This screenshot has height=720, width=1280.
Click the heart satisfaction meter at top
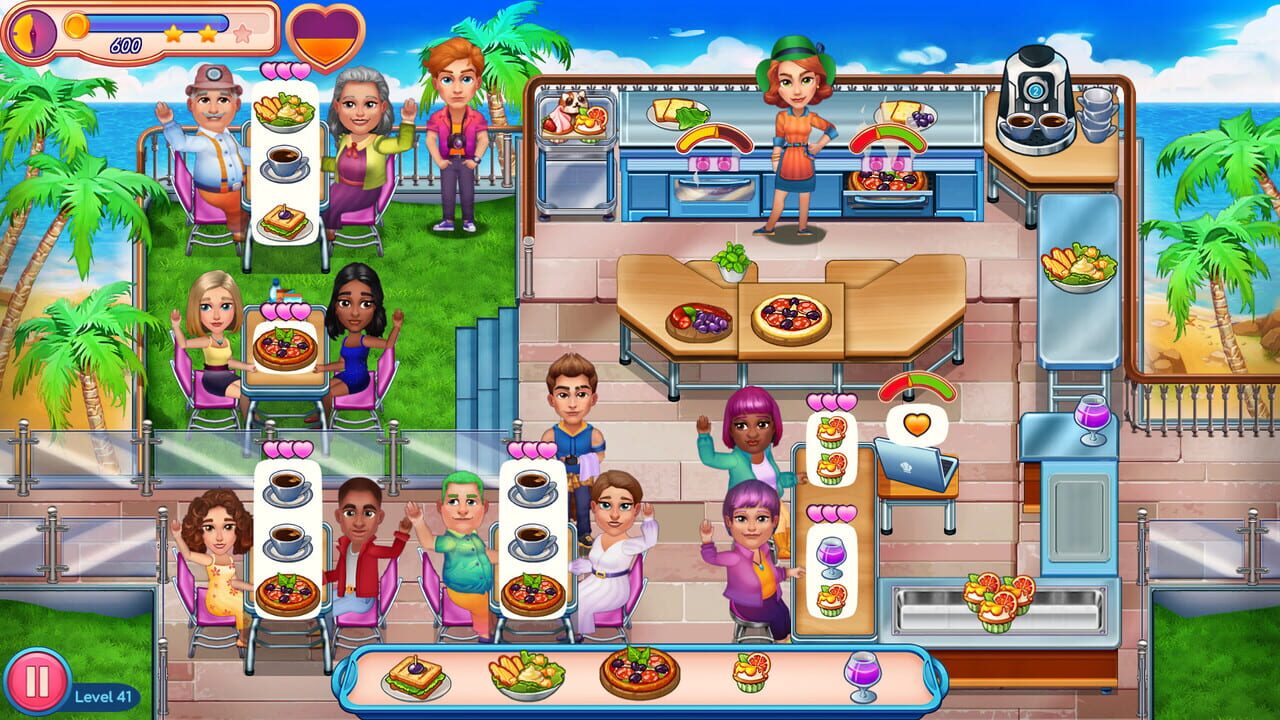pos(327,33)
